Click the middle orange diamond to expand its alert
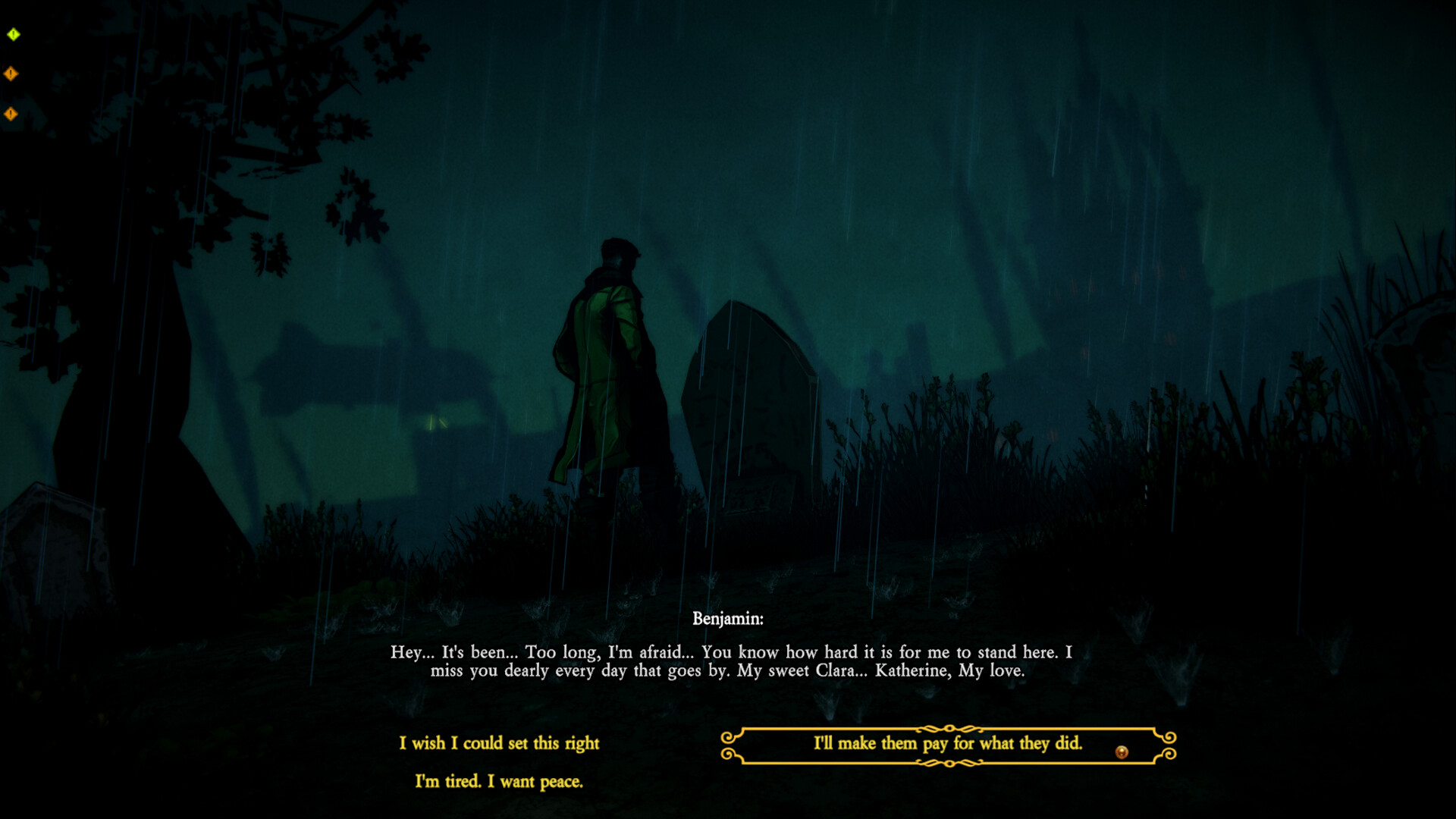1456x819 pixels. point(11,73)
